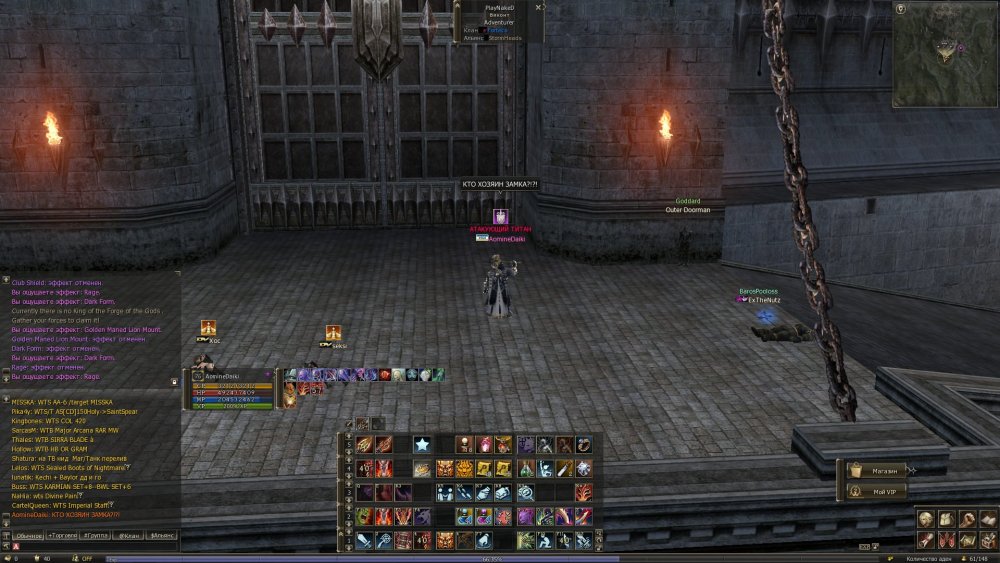Open the Мой VIP panel
The image size is (1000, 563).
(x=876, y=491)
